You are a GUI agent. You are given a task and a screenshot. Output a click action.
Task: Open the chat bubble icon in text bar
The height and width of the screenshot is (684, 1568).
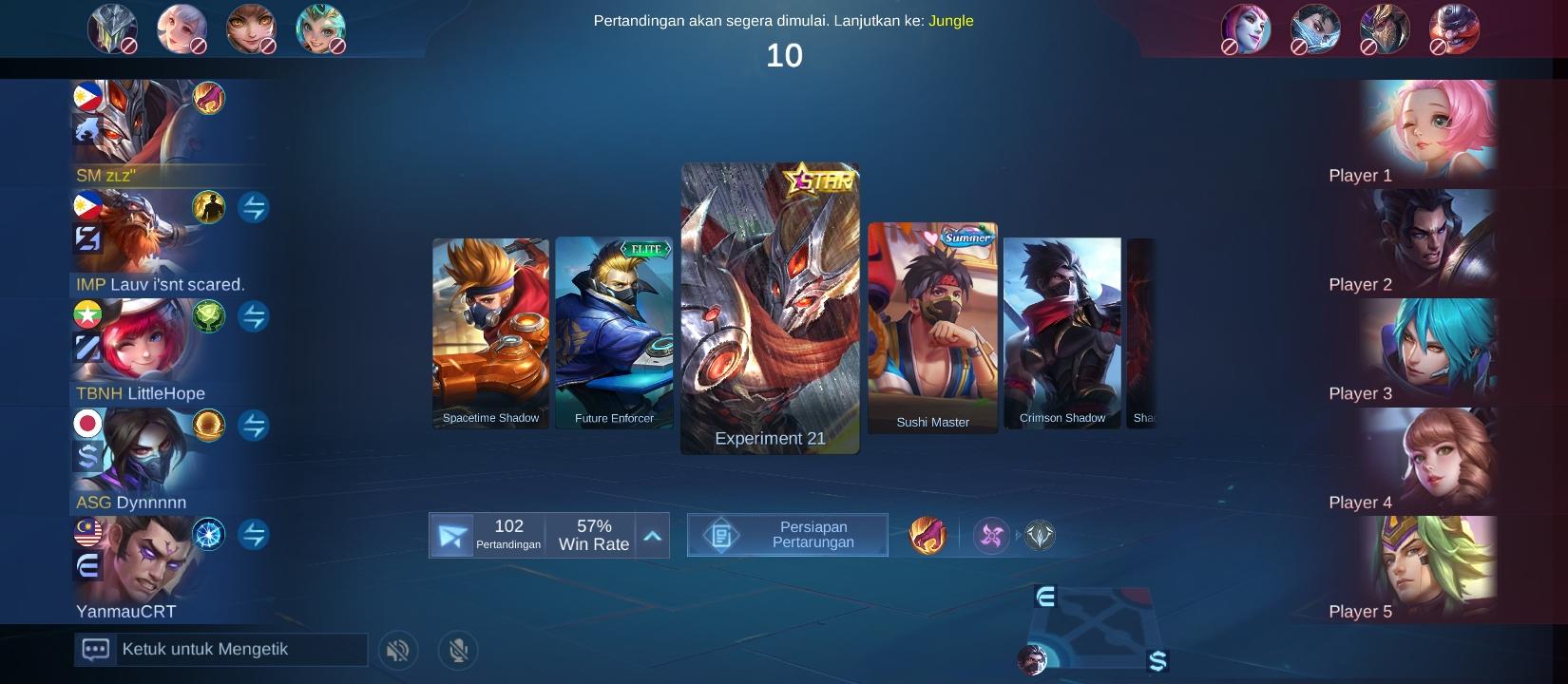tap(96, 649)
